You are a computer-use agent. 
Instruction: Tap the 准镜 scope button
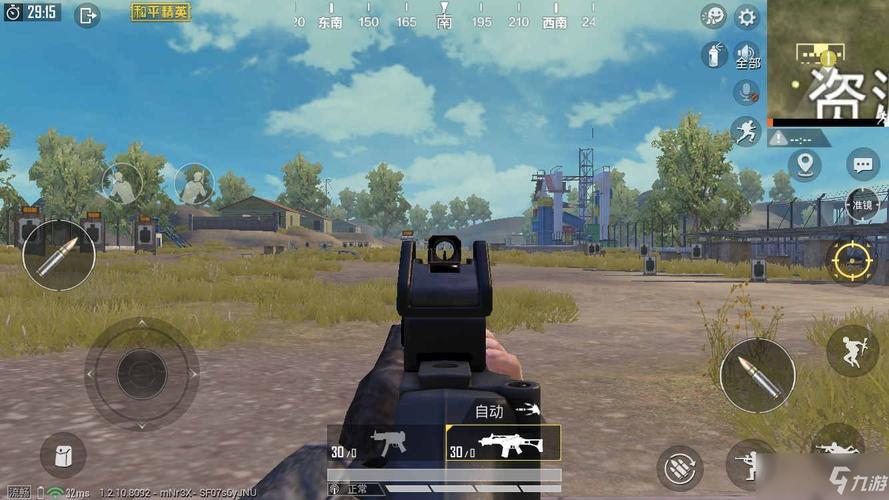pyautogui.click(x=861, y=204)
